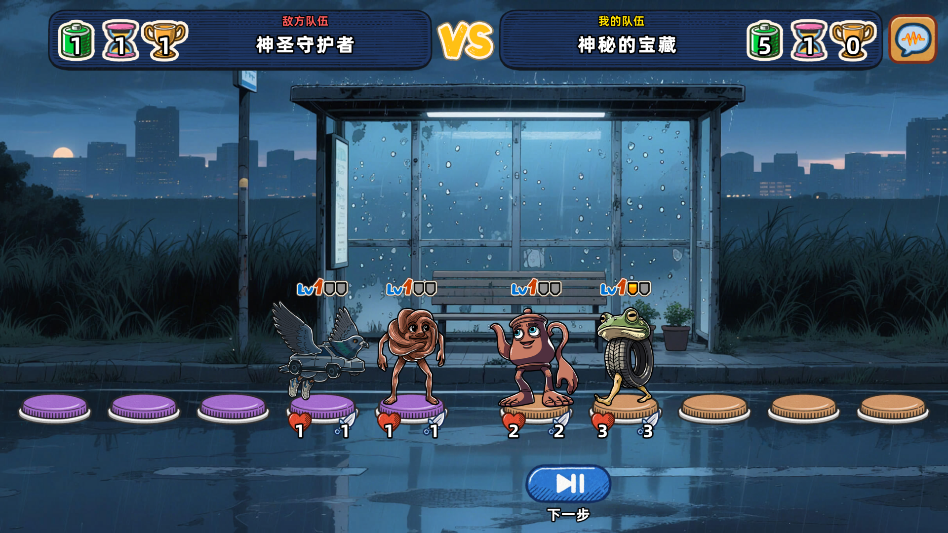
Task: Open the orange chat bubble button
Action: [x=912, y=40]
